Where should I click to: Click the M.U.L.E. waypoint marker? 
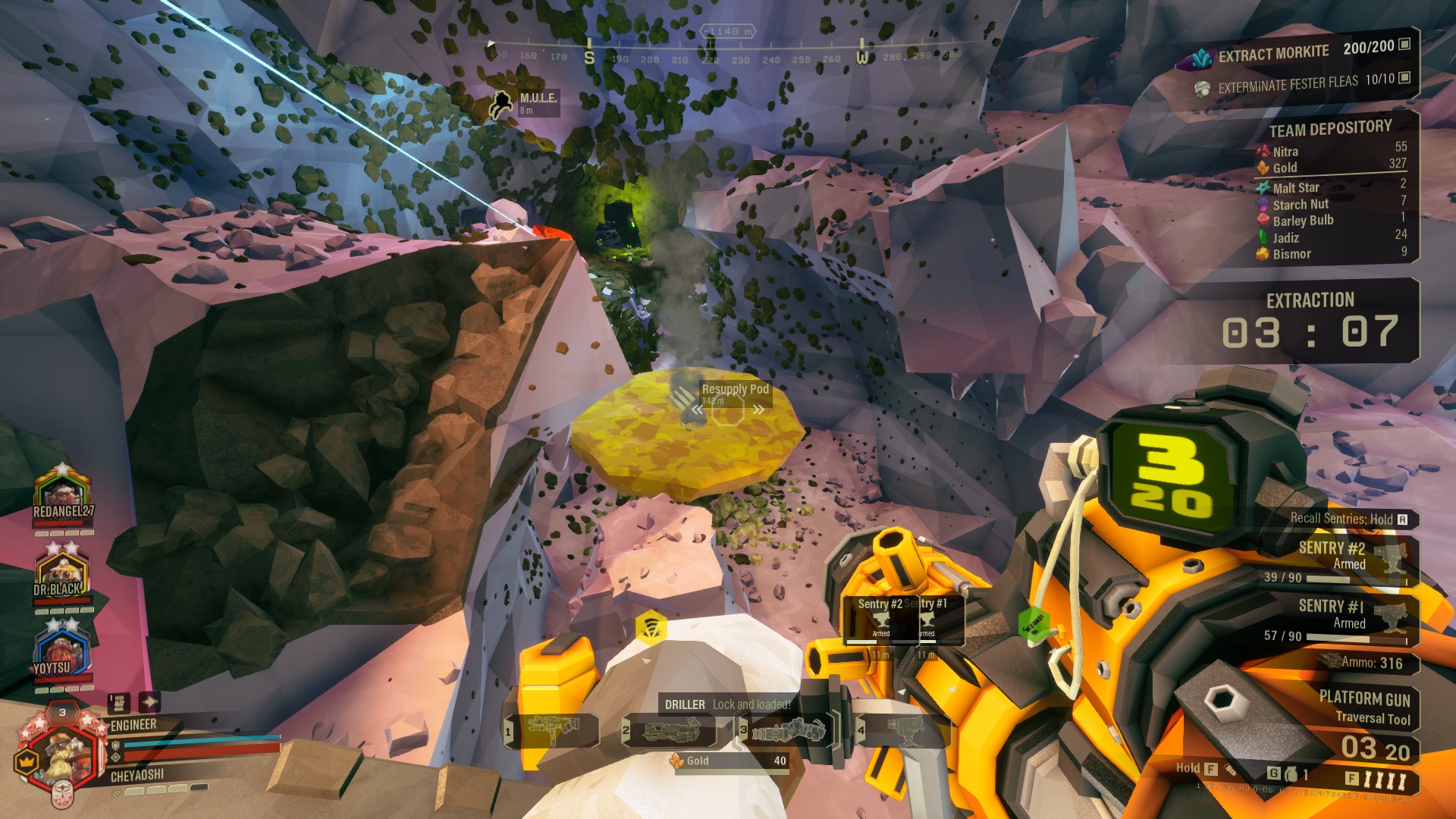[526, 103]
